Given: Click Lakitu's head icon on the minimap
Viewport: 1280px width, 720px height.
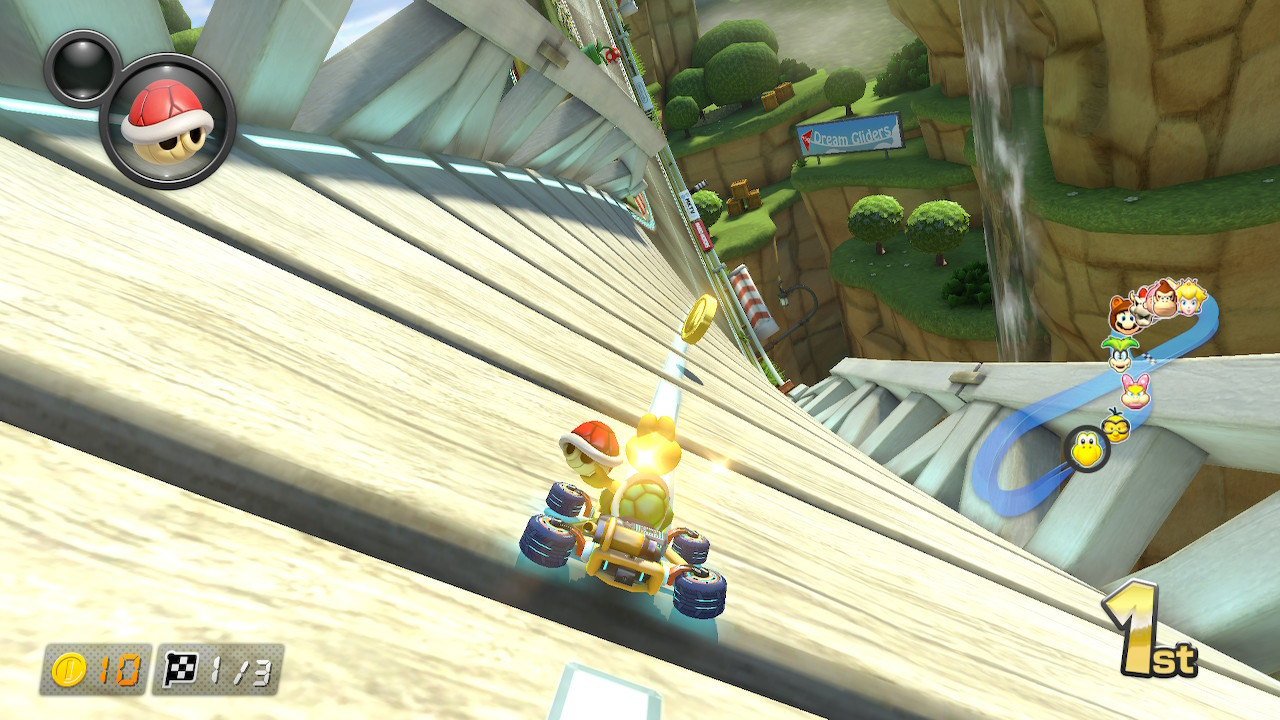Looking at the screenshot, I should [1116, 426].
